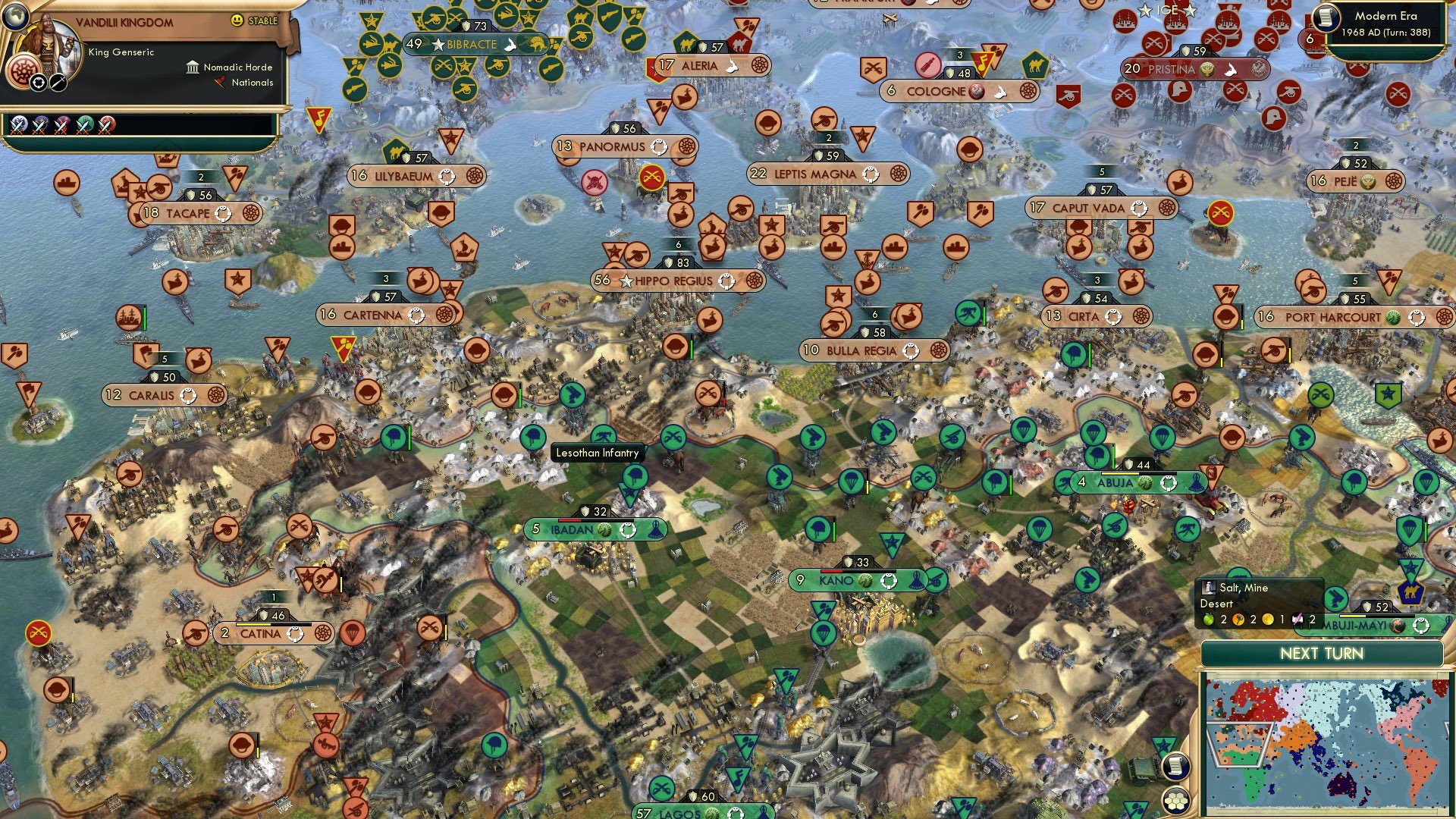The image size is (1456, 819).
Task: Toggle the globe strategic view in top-left corner
Action: 16,16
